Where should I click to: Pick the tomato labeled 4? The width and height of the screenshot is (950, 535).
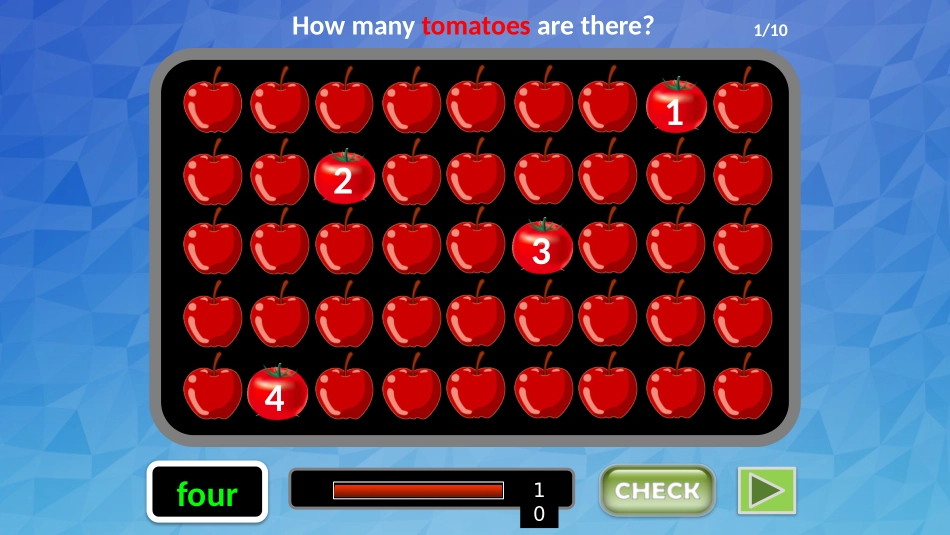(x=277, y=393)
